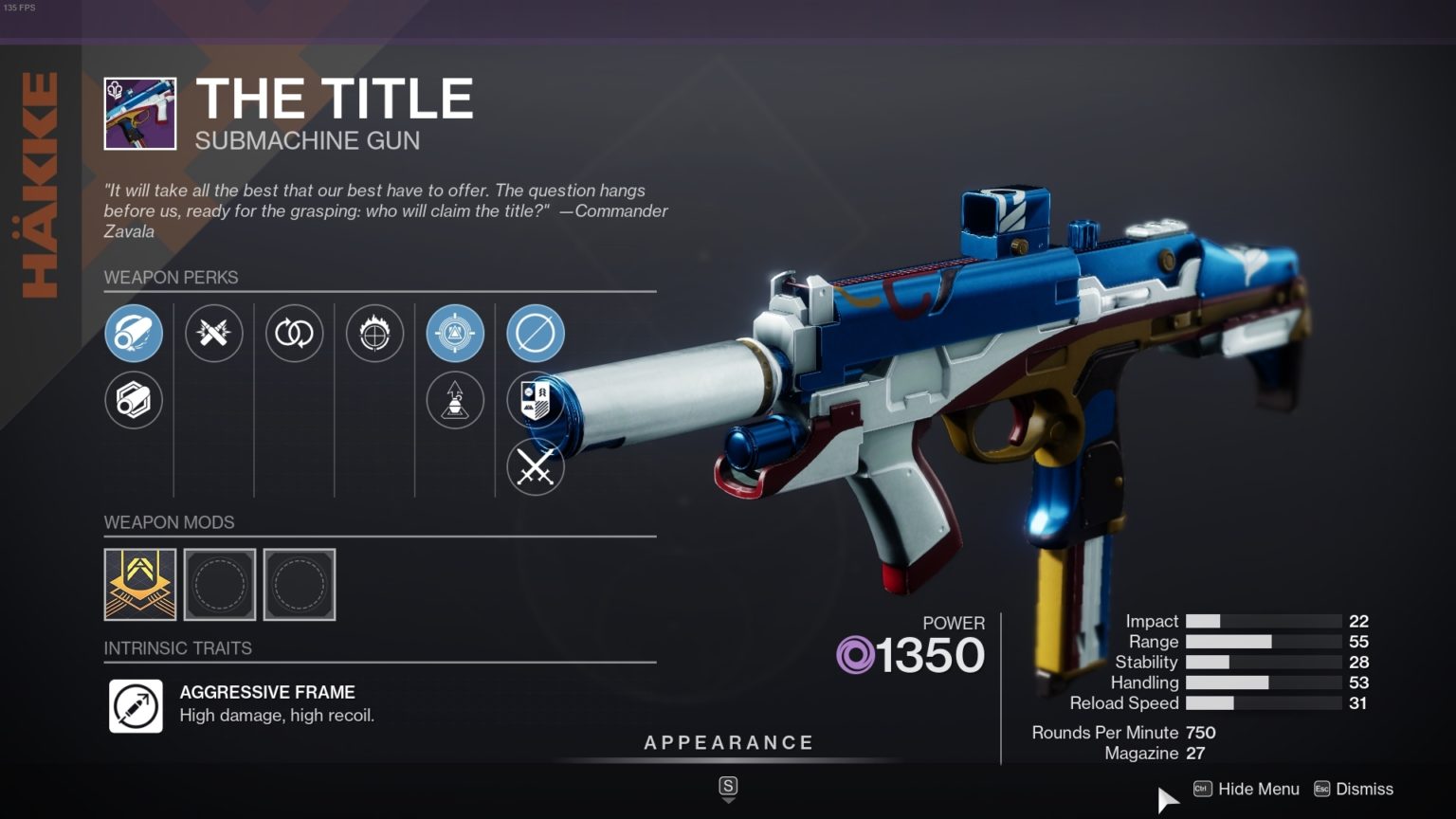This screenshot has width=1456, height=819.
Task: Select the equipped blue barrel perk
Action: (x=134, y=334)
